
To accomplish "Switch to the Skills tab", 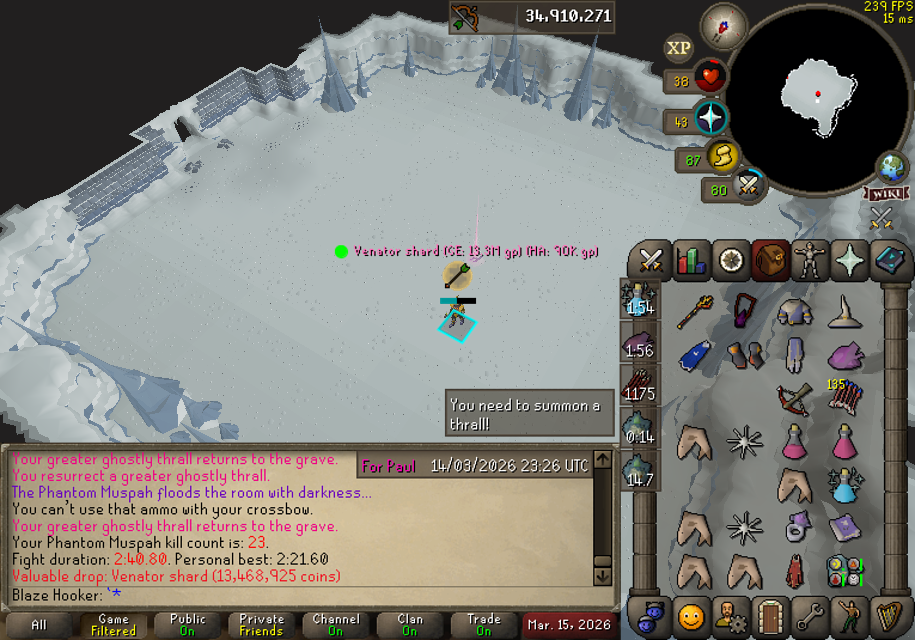I will tap(691, 261).
